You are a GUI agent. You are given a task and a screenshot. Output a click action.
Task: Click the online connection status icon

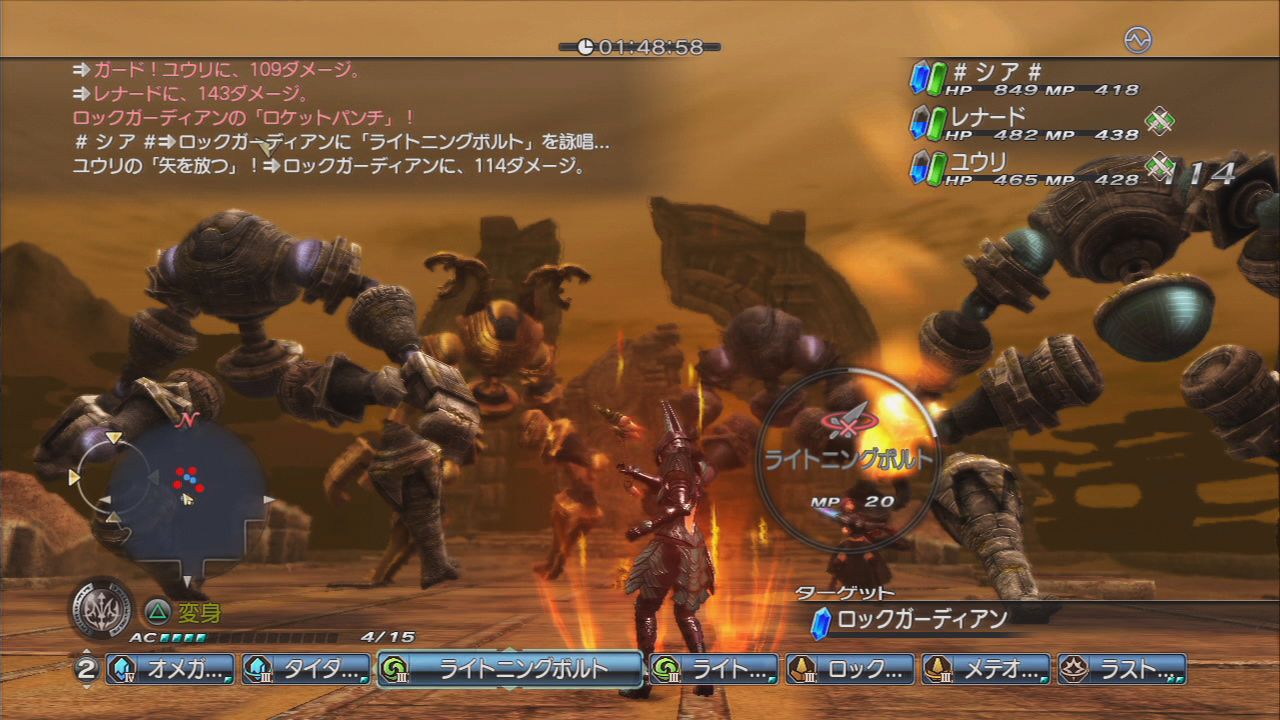[1138, 40]
